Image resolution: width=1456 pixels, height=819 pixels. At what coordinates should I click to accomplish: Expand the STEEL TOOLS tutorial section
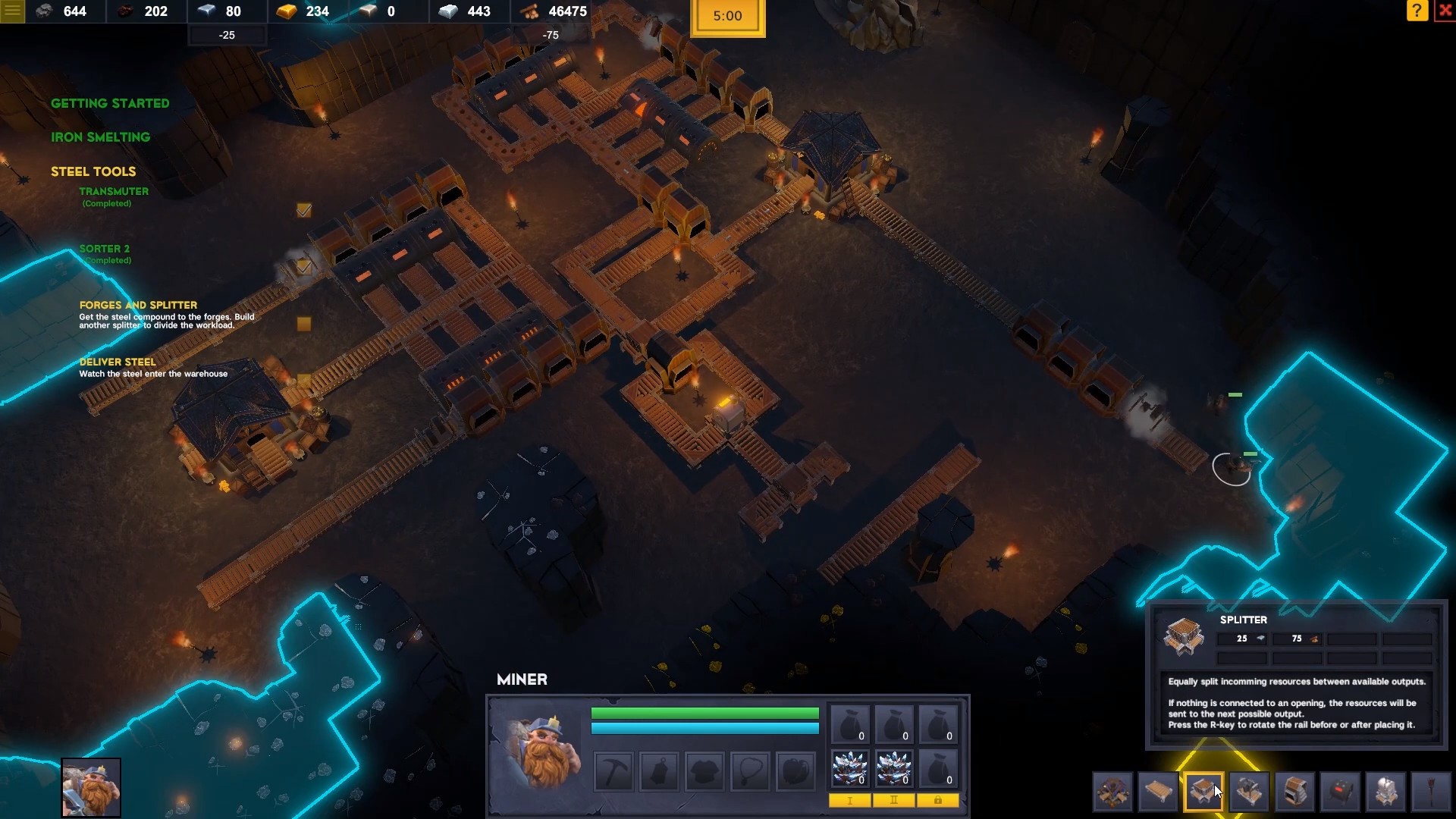coord(93,171)
